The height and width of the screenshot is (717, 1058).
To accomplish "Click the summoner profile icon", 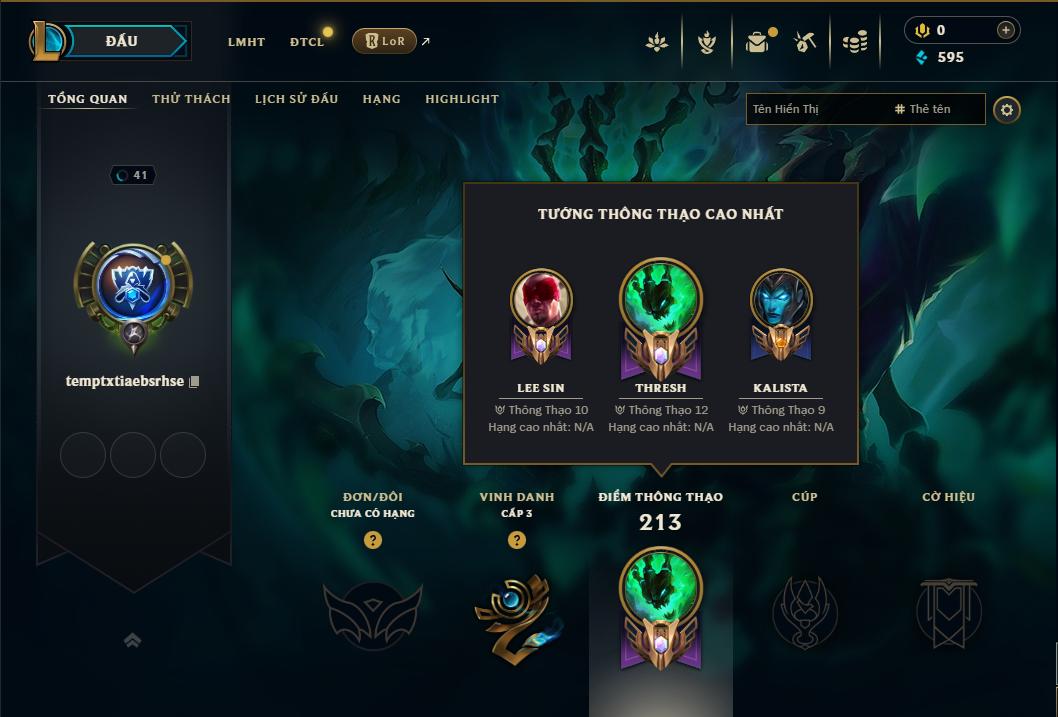I will tap(133, 287).
